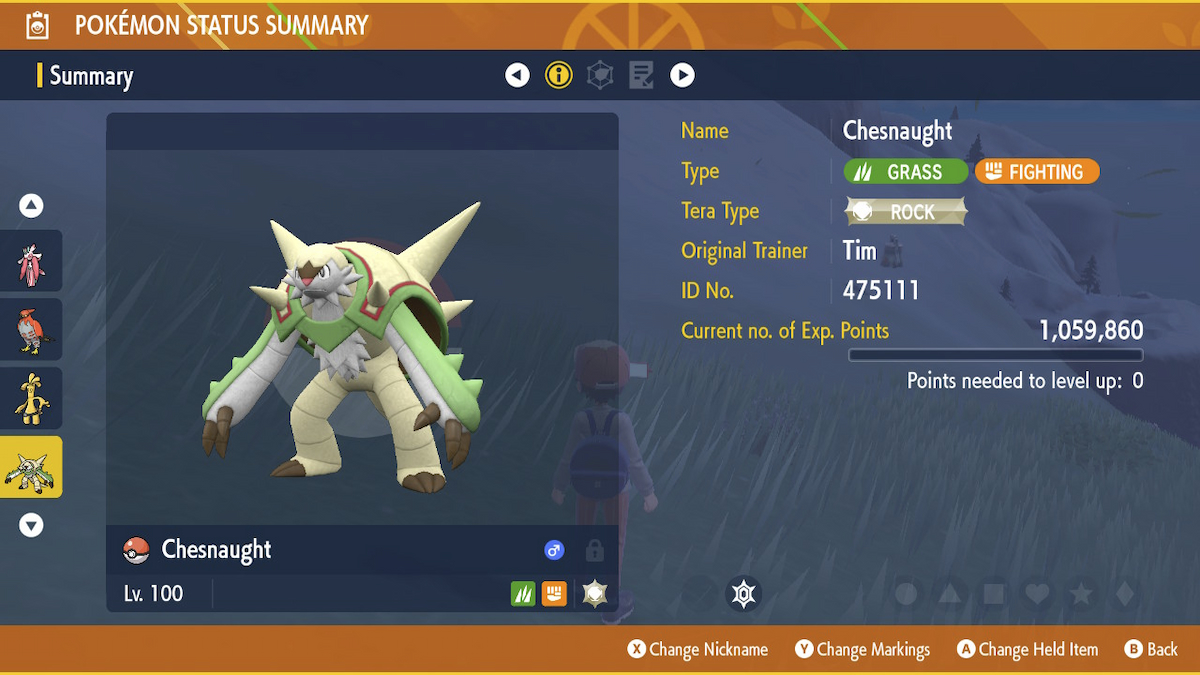Choose Change Nickname option
This screenshot has width=1200, height=675.
tap(698, 649)
